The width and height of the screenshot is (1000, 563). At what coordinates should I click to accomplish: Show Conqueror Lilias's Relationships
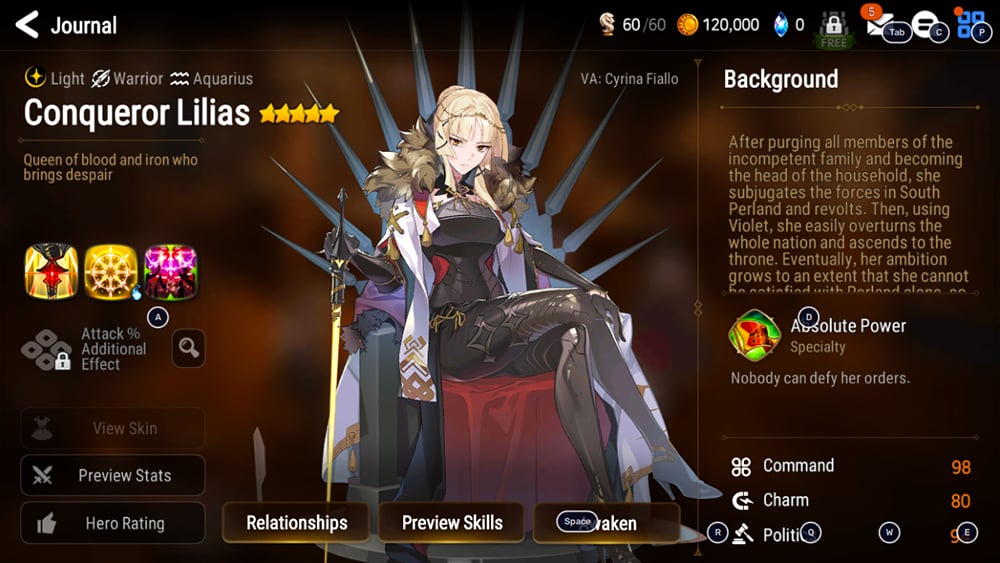[x=296, y=523]
